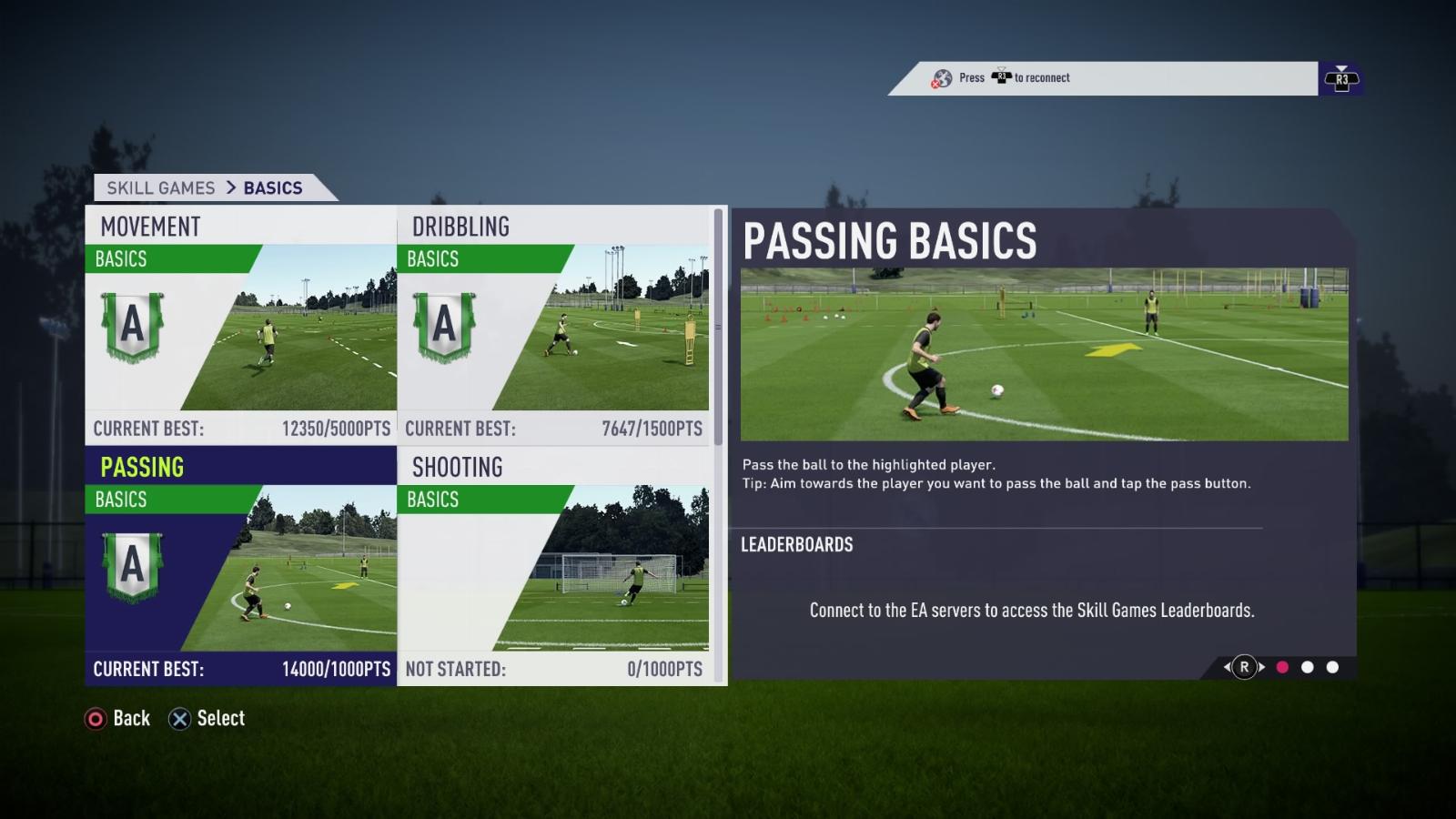Screen dimensions: 1456x819
Task: Choose the Dribbling Basics tile
Action: click(553, 325)
